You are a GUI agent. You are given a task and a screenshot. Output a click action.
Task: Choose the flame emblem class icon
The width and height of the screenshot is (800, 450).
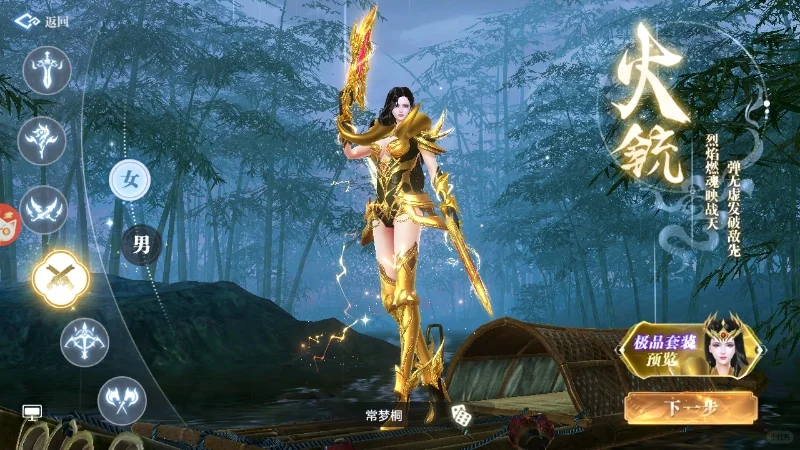(42, 140)
